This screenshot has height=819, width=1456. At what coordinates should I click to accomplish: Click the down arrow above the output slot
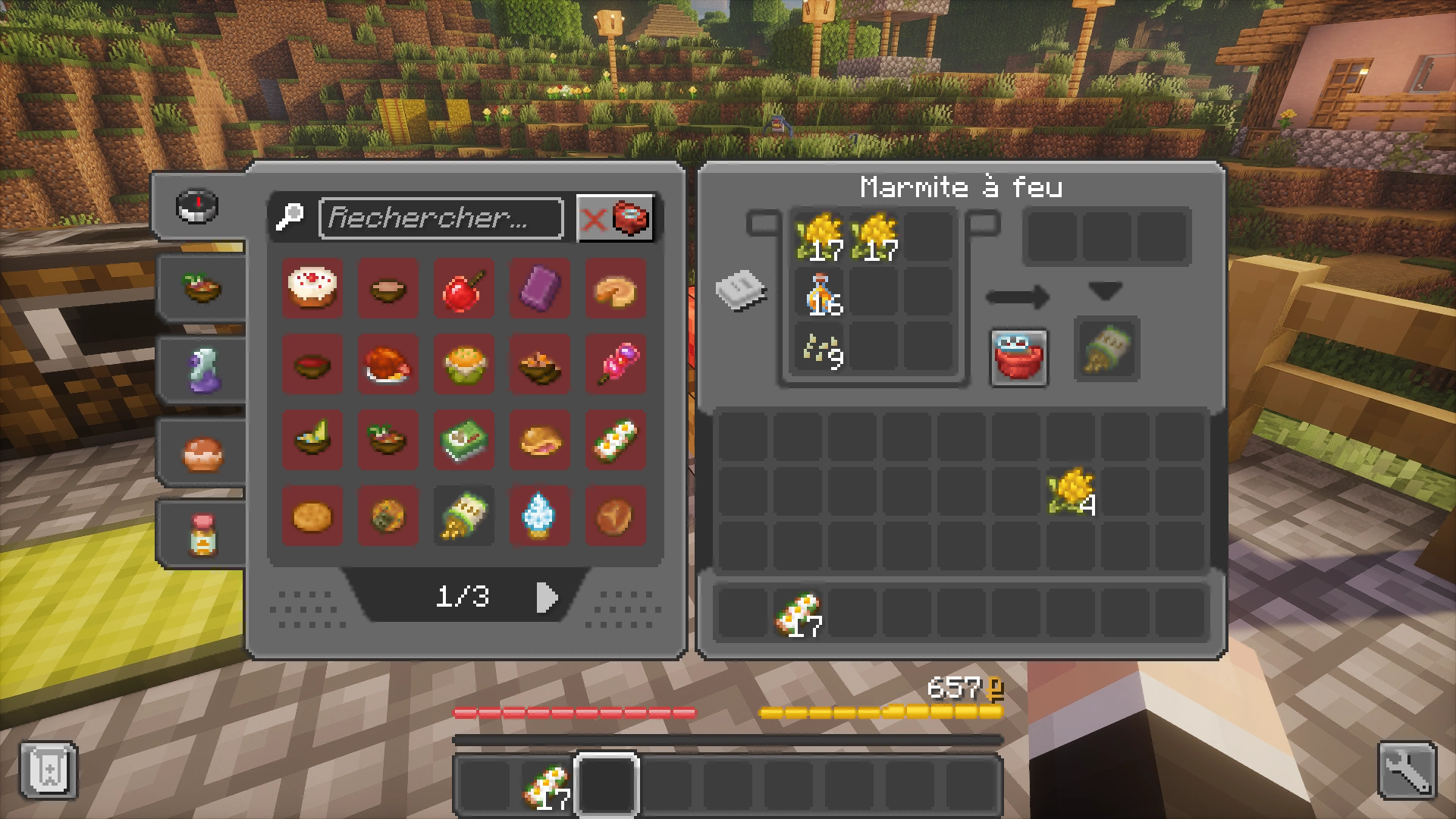tap(1106, 290)
